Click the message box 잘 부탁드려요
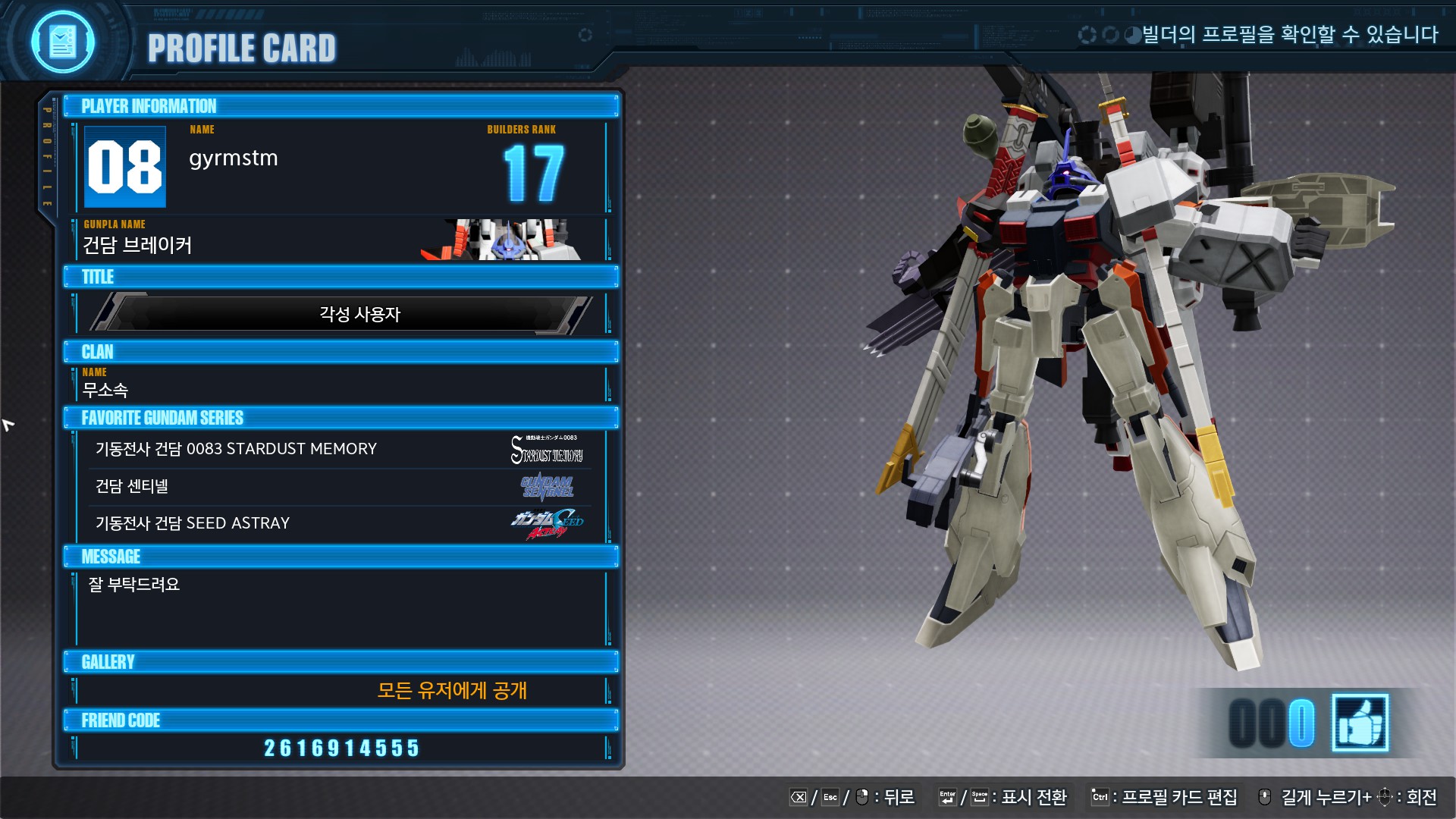The width and height of the screenshot is (1456, 819). point(341,608)
